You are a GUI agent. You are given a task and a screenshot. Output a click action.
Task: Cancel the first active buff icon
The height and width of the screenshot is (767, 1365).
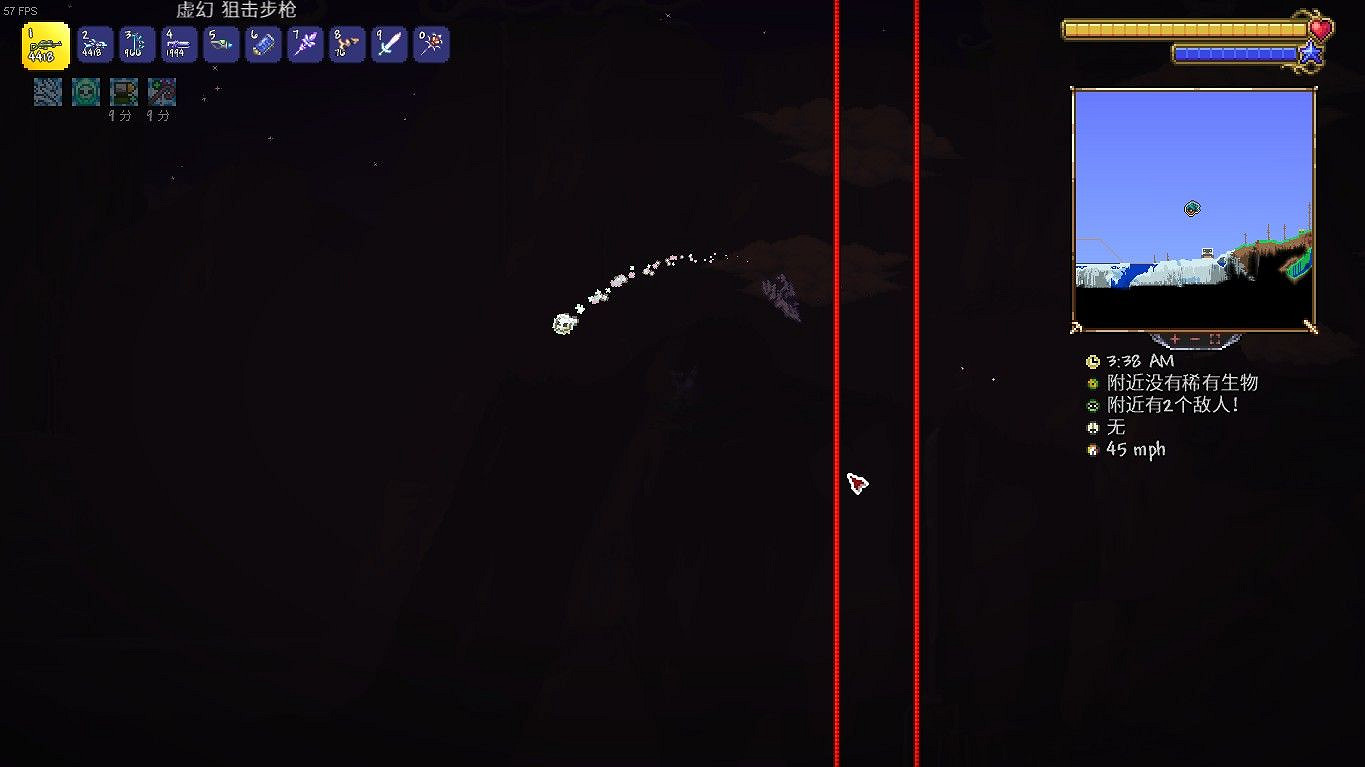47,91
